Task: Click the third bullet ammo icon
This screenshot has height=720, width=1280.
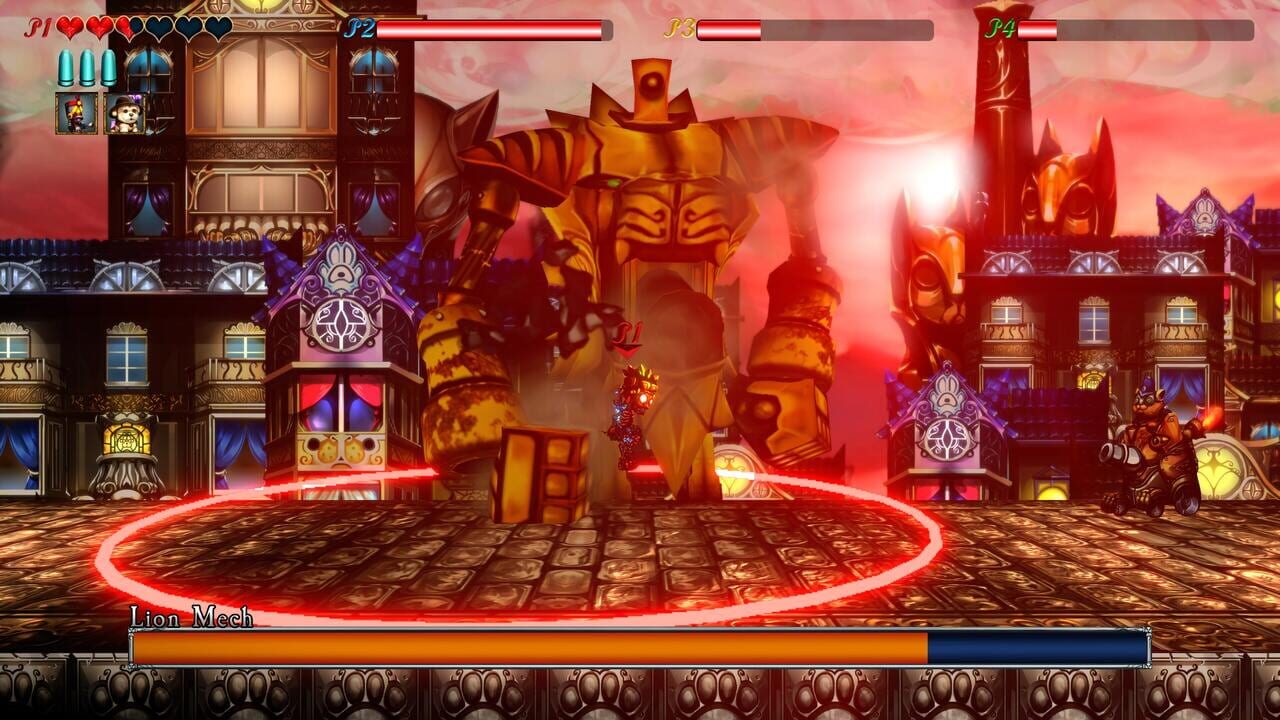Action: 107,66
